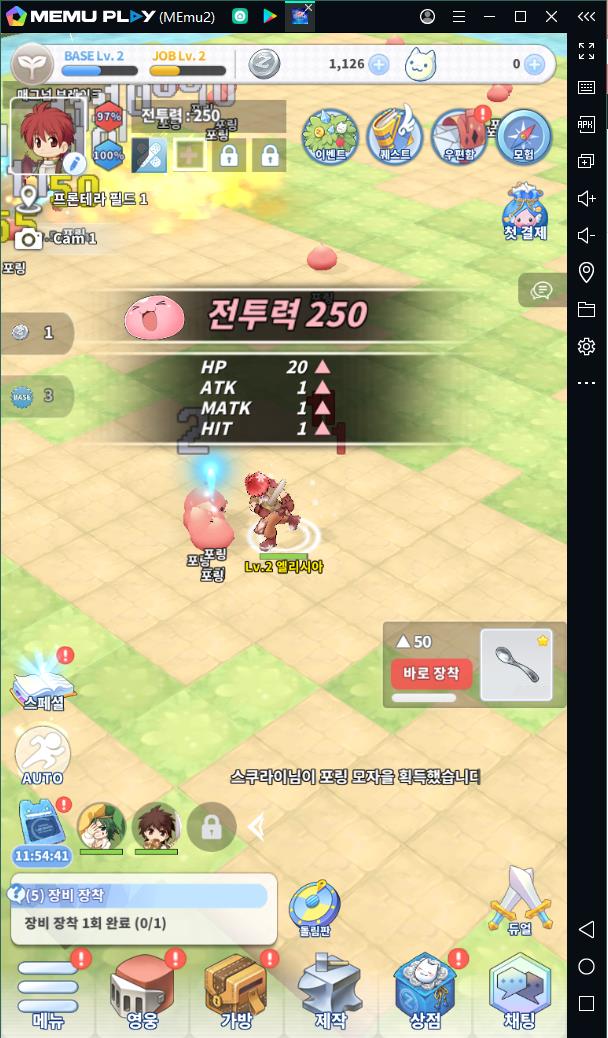This screenshot has width=608, height=1038.
Task: Select the 장비 장착 quest tracker
Action: 140,909
